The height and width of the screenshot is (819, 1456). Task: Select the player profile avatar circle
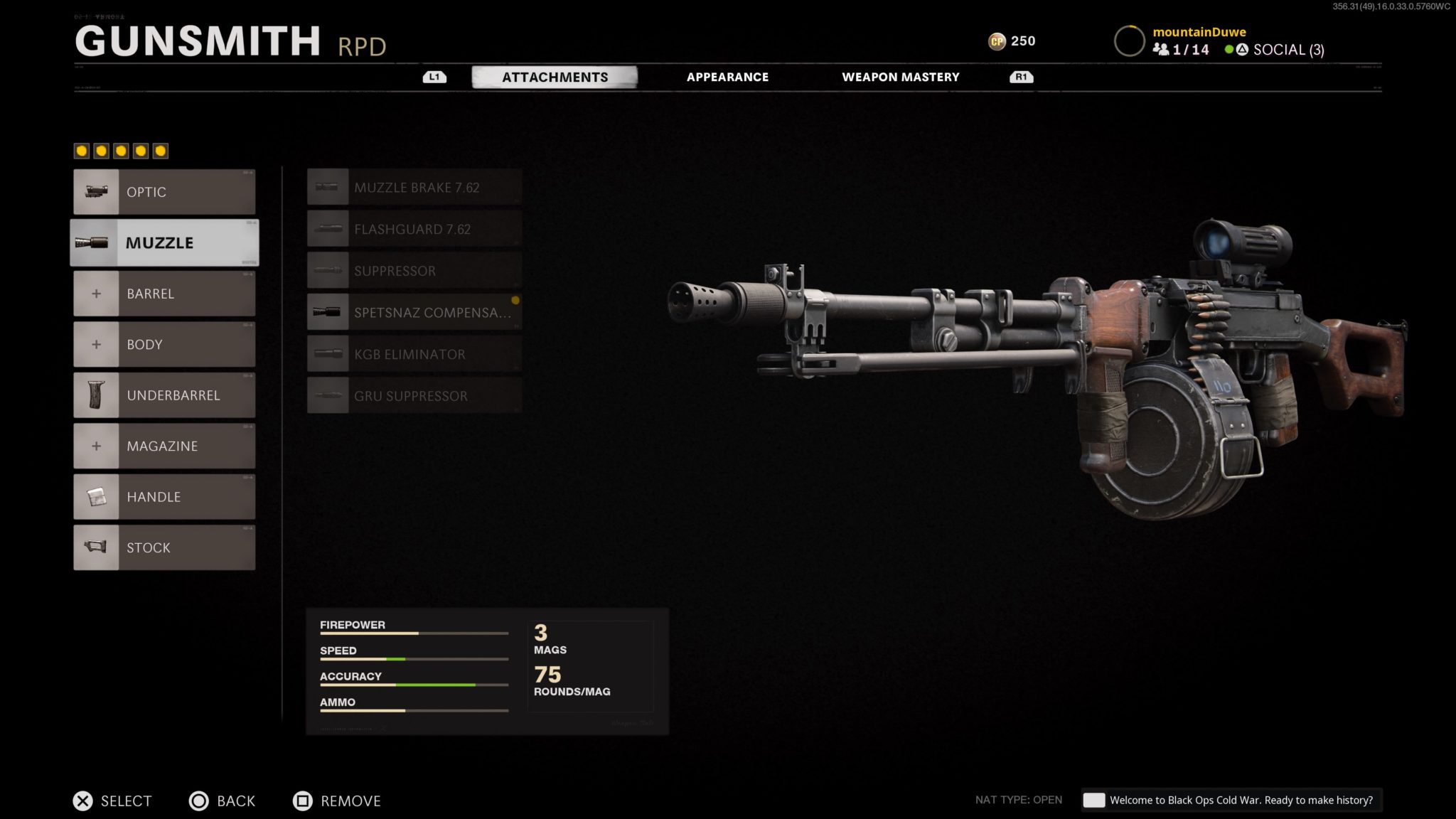click(1129, 41)
